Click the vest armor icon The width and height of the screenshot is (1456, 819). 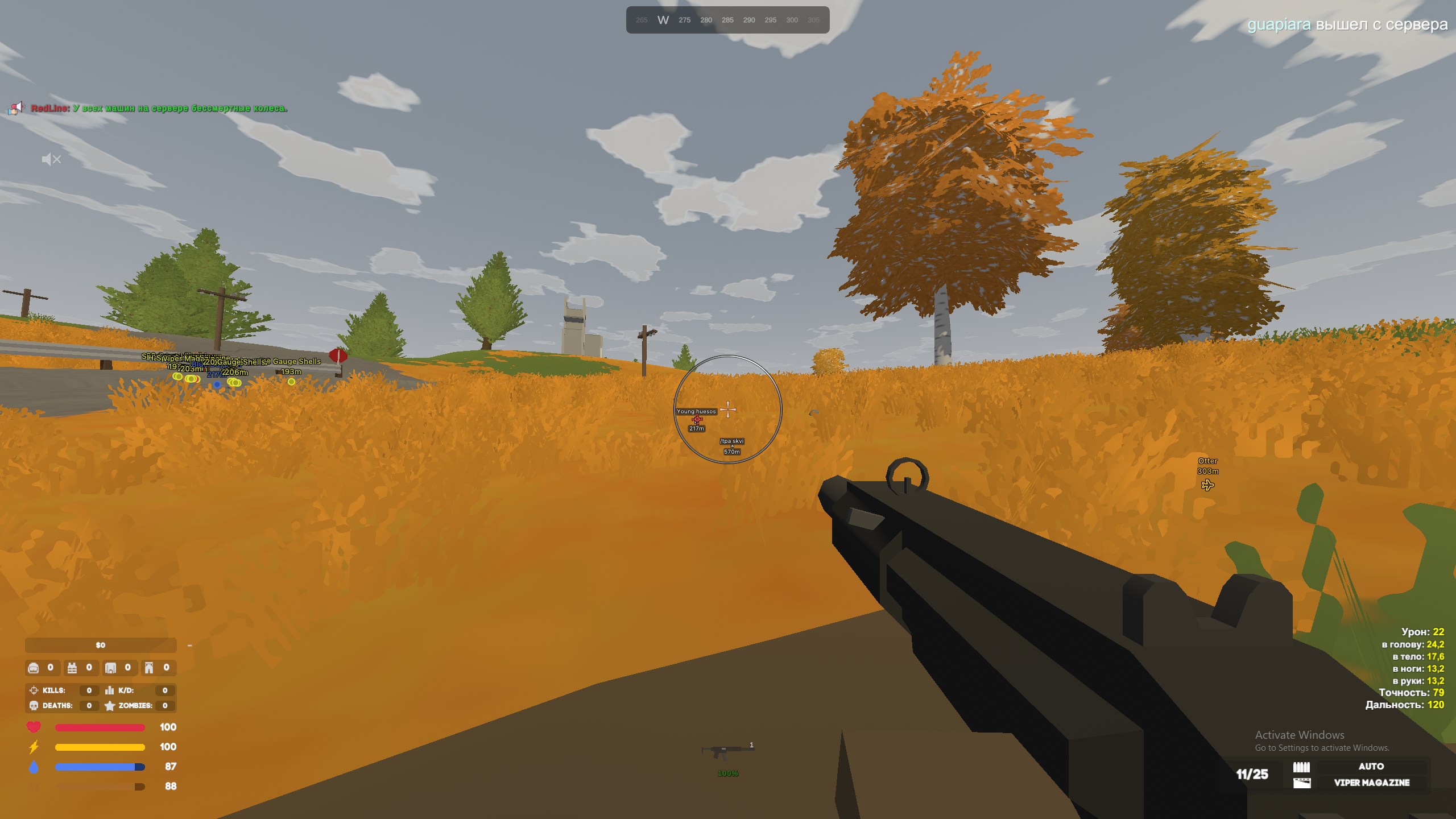[72, 668]
